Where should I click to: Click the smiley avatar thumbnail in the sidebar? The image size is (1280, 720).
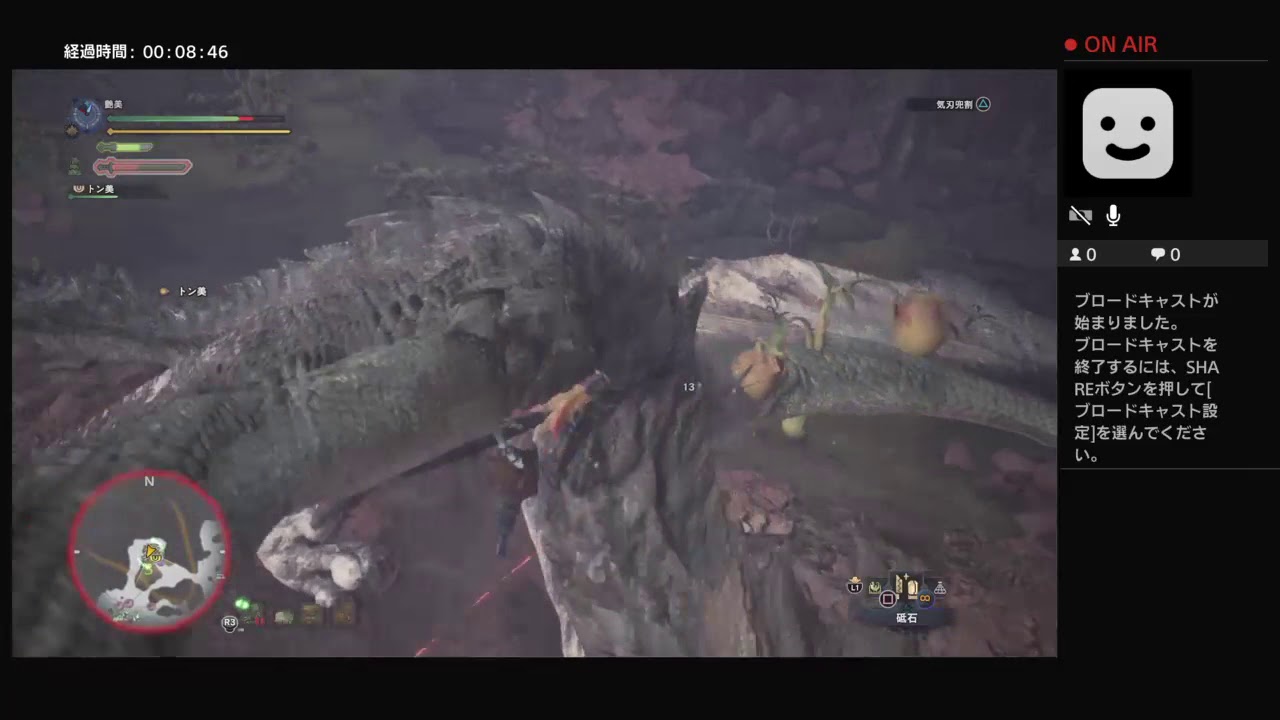coord(1128,133)
